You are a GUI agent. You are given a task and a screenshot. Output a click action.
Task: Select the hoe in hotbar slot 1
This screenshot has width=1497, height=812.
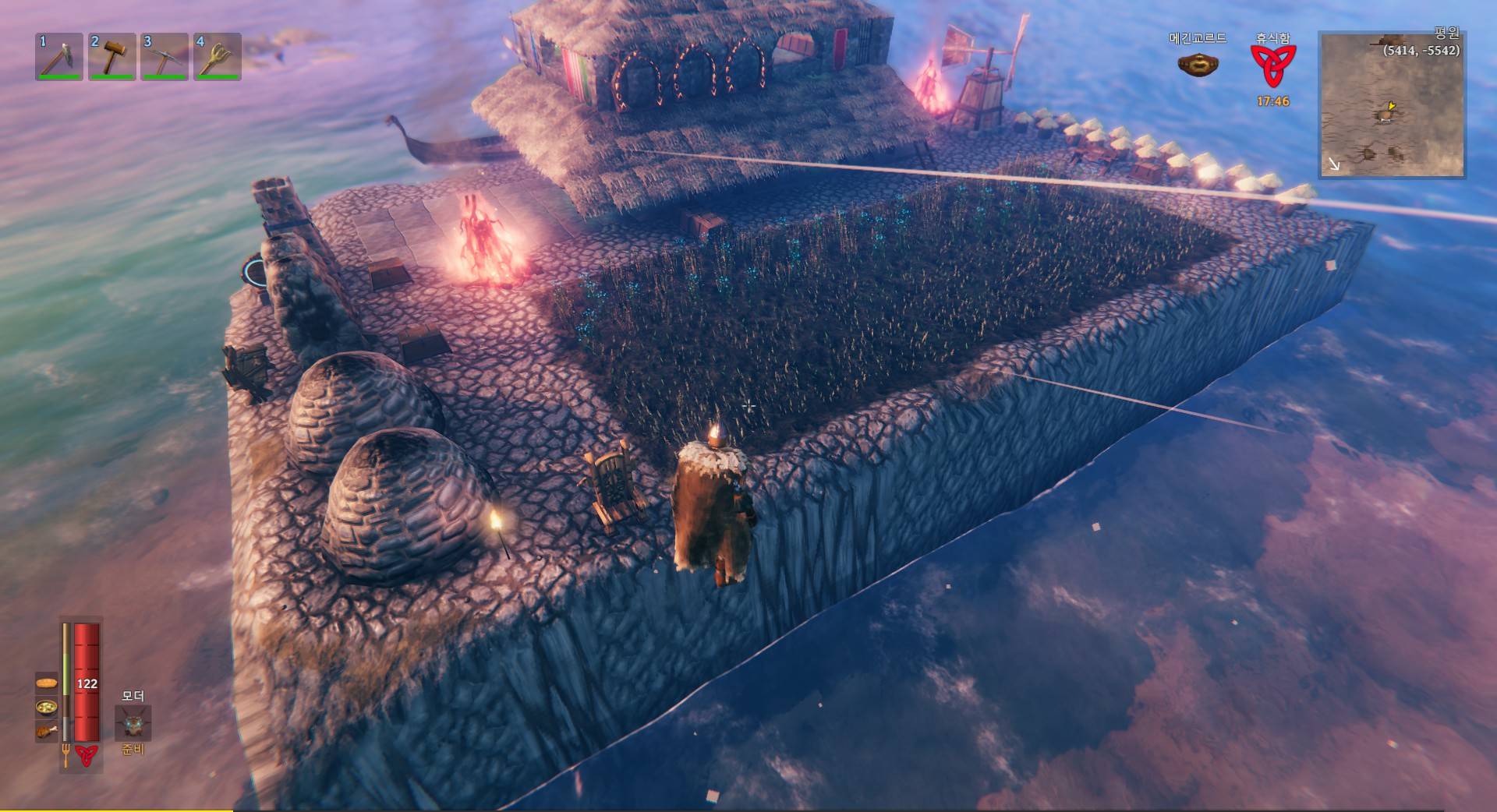point(59,56)
